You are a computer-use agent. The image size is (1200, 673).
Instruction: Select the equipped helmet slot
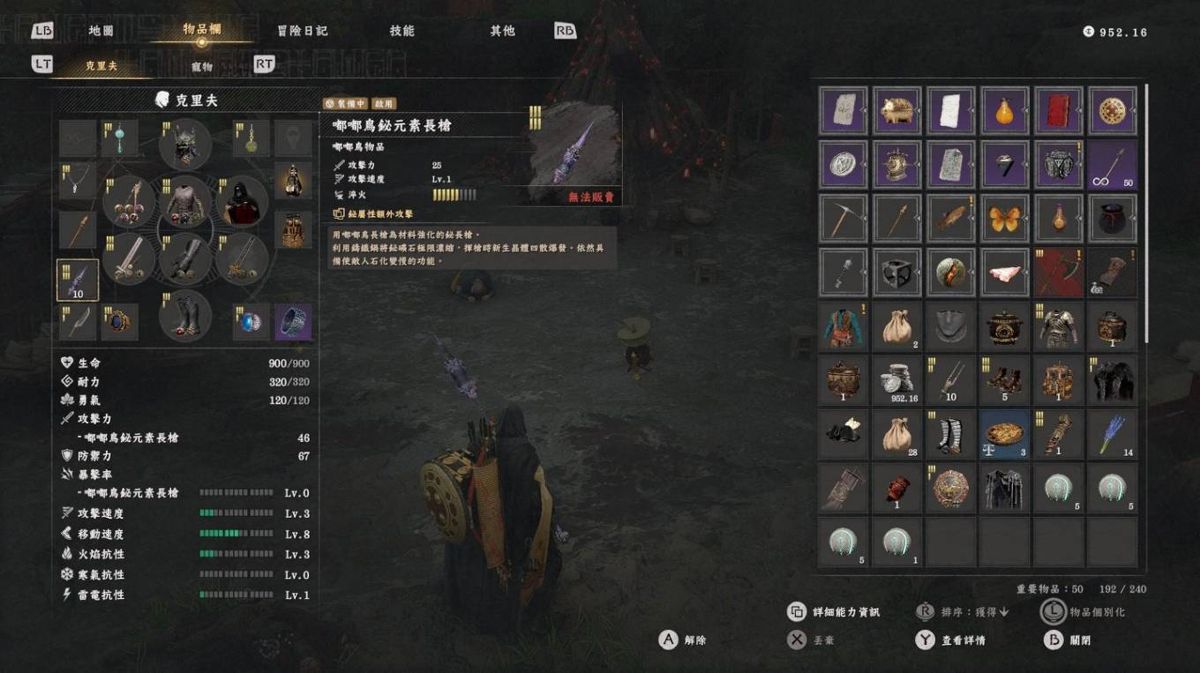185,146
